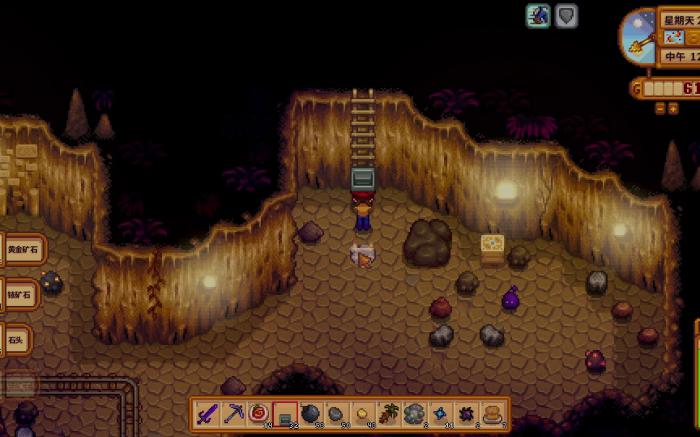
Task: Click the gray shield buff icon
Action: point(566,16)
